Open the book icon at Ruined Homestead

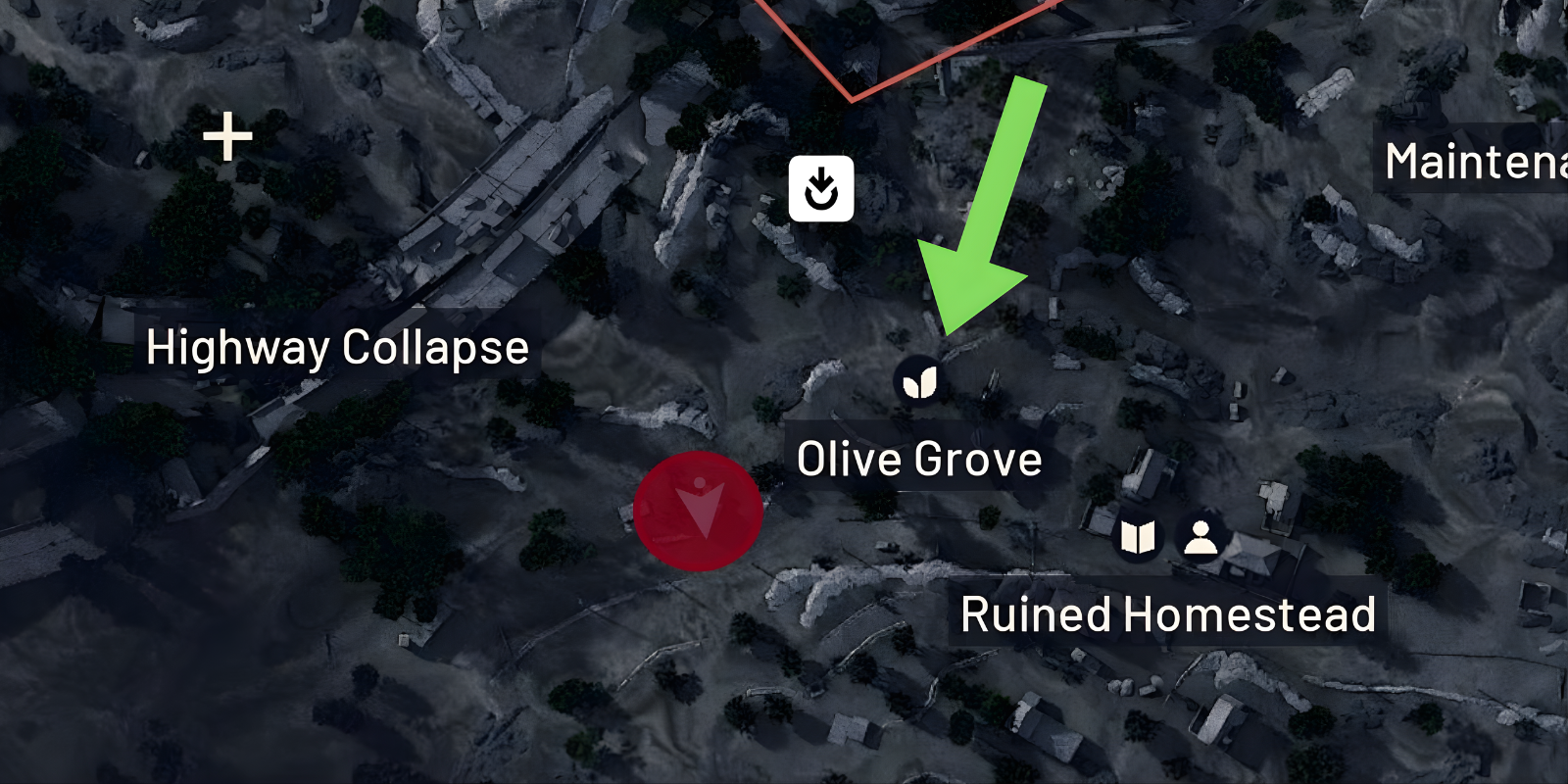pos(1137,538)
